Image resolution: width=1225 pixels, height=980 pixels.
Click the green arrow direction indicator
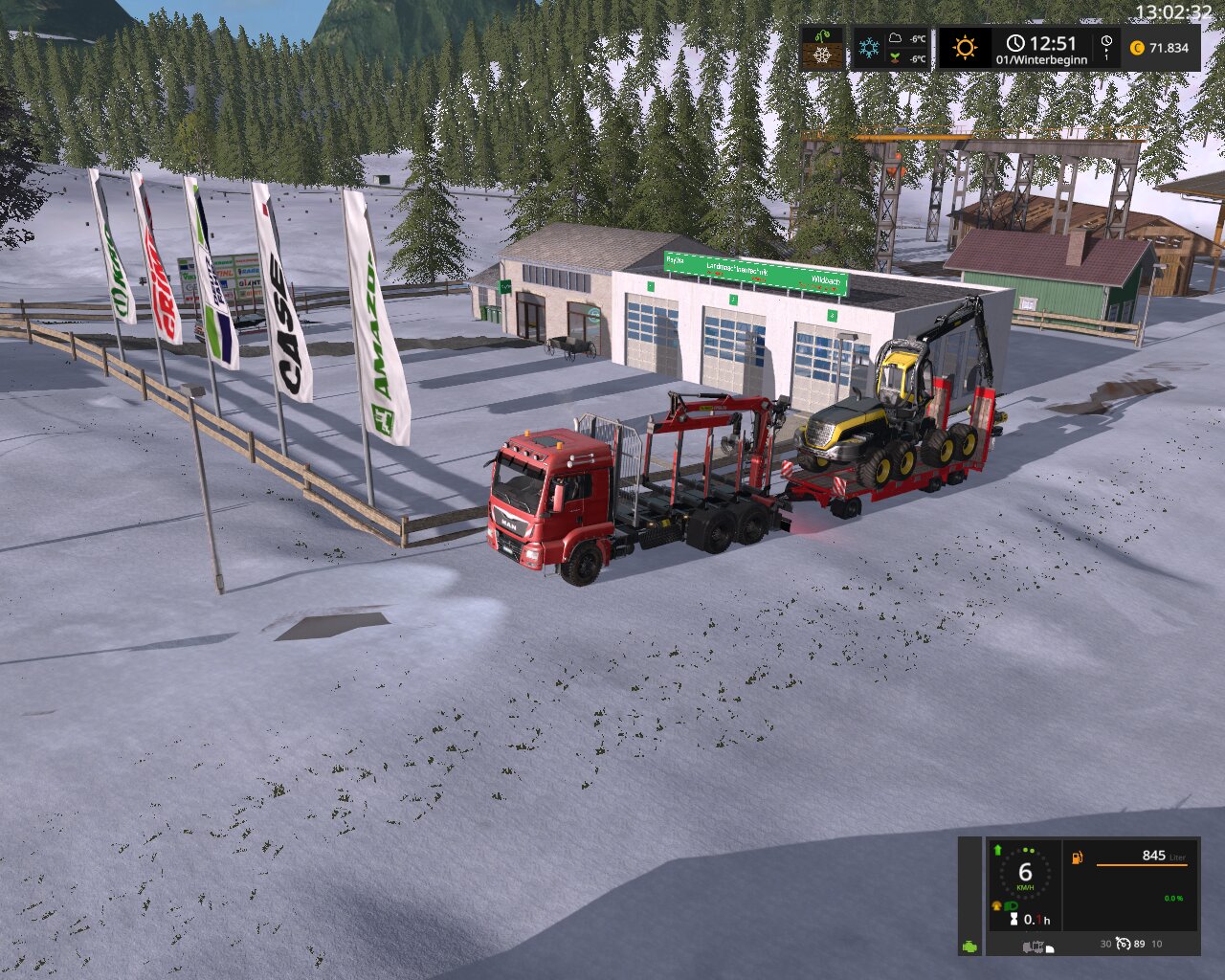click(997, 850)
